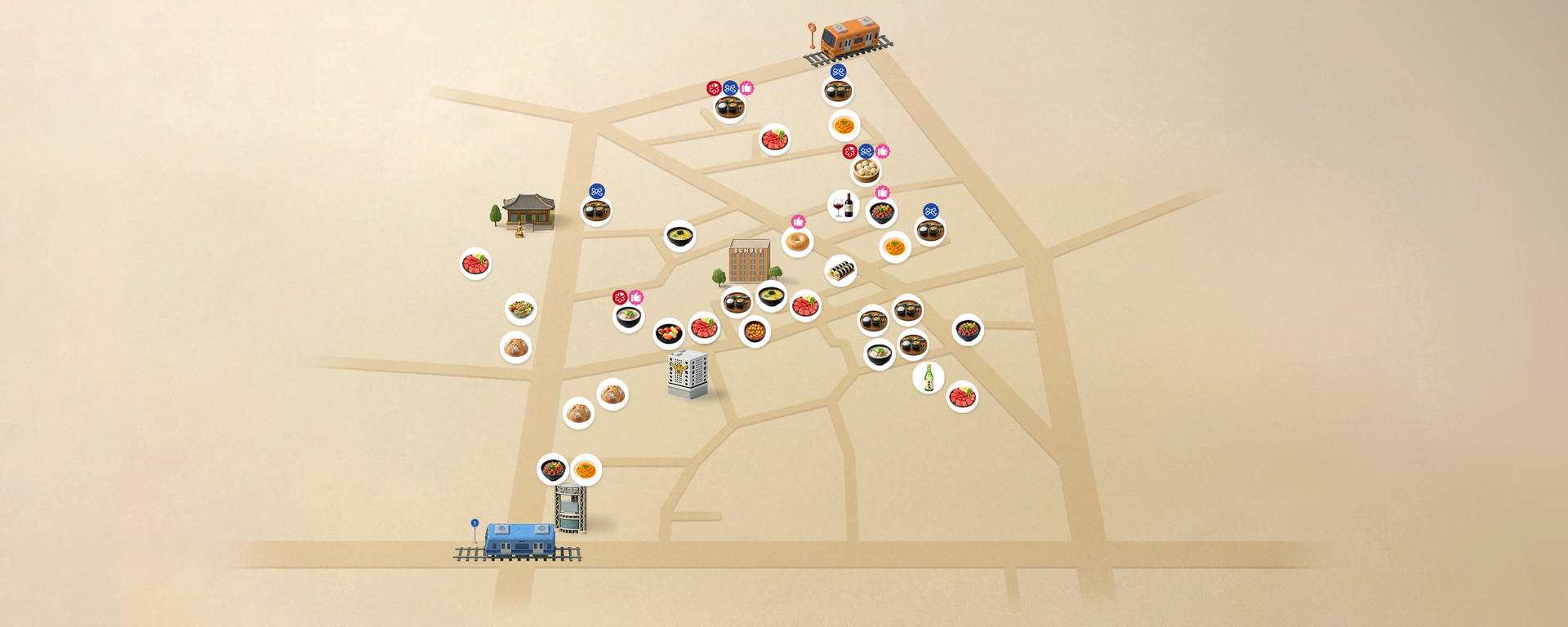The height and width of the screenshot is (627, 1568).
Task: Select the meal set marker below orange train
Action: pyautogui.click(x=838, y=91)
